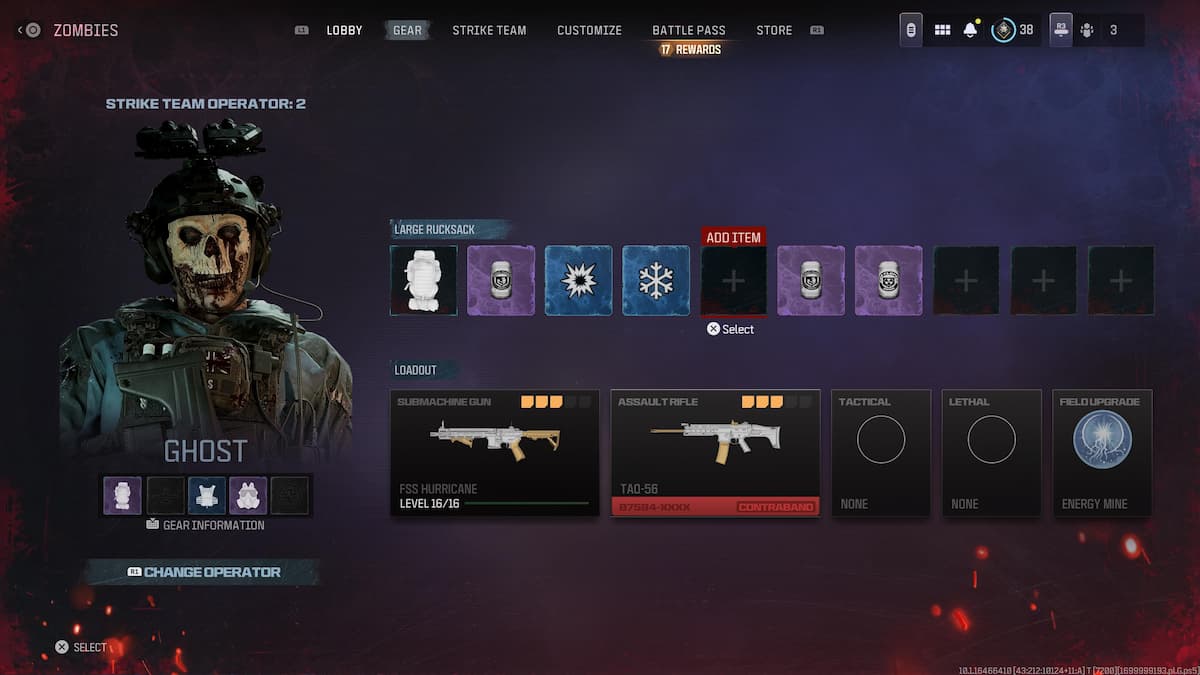Select the blue armor vest gear icon
Viewport: 1200px width, 675px height.
point(207,495)
